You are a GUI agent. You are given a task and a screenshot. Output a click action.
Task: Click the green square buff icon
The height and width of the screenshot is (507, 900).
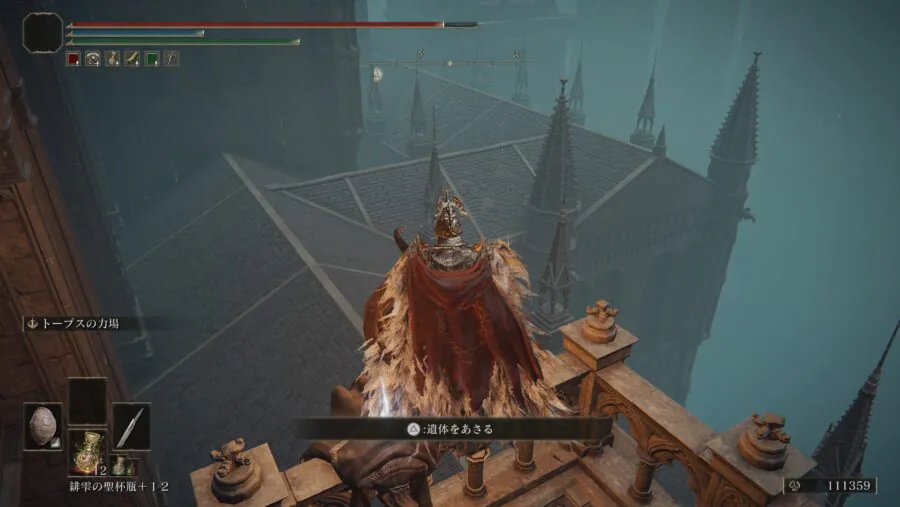tap(151, 59)
